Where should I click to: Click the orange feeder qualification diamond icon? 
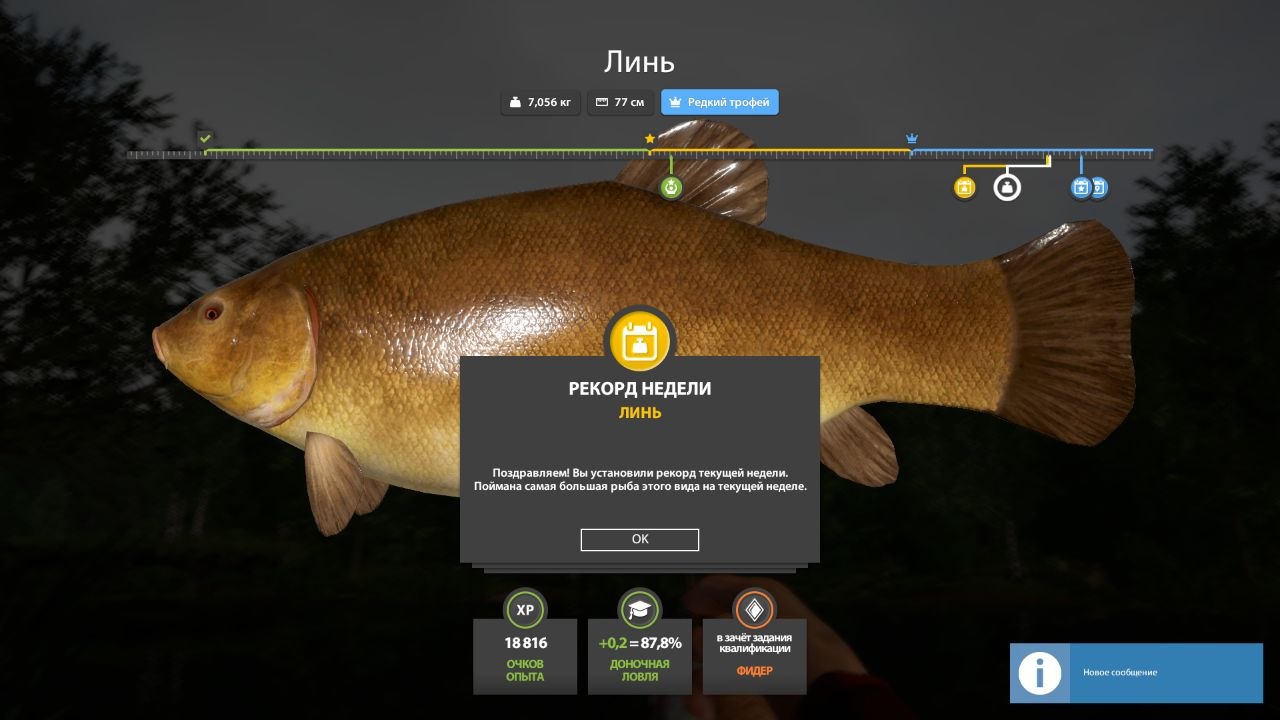[x=755, y=610]
